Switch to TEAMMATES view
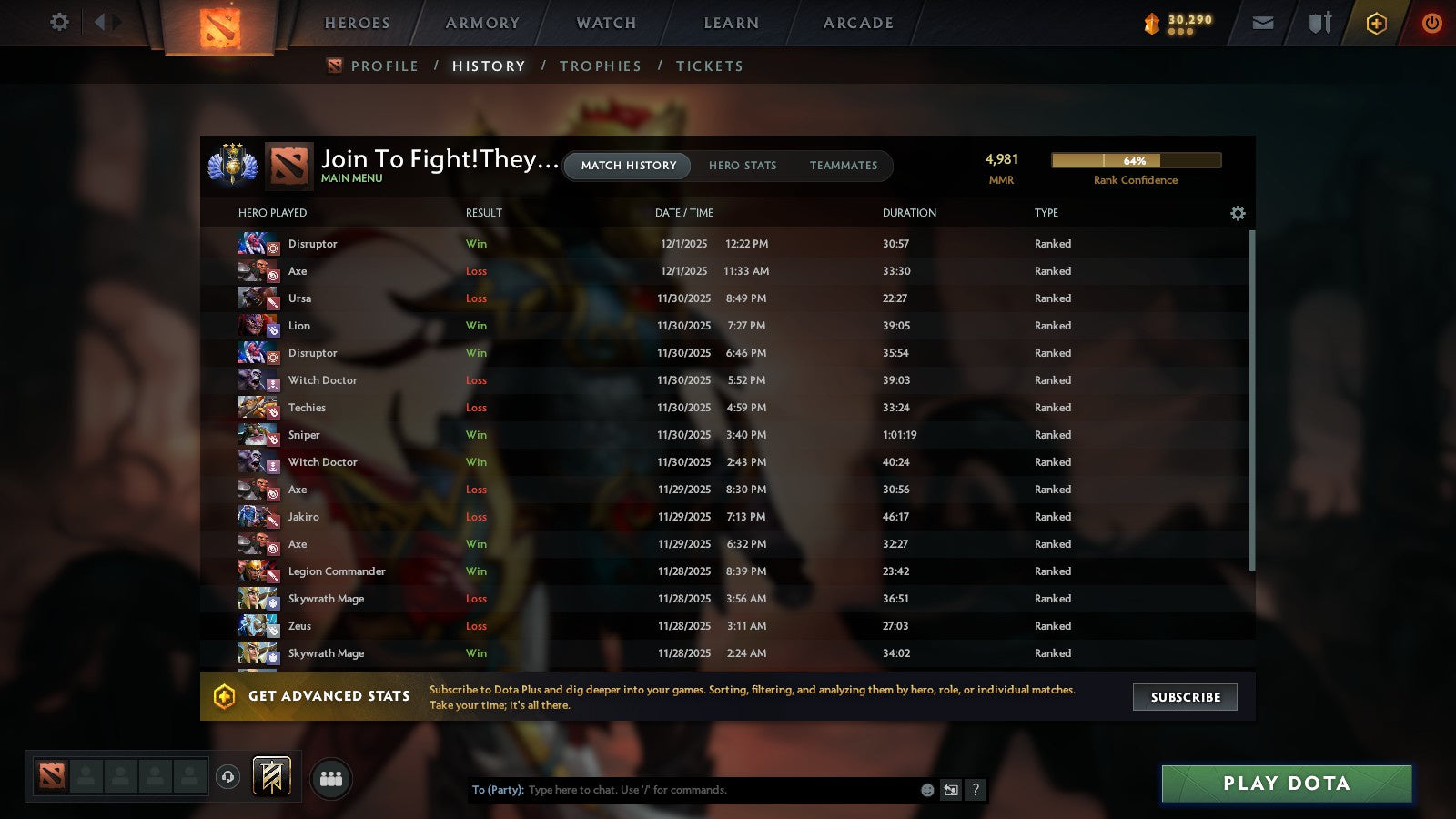The height and width of the screenshot is (819, 1456). [844, 166]
